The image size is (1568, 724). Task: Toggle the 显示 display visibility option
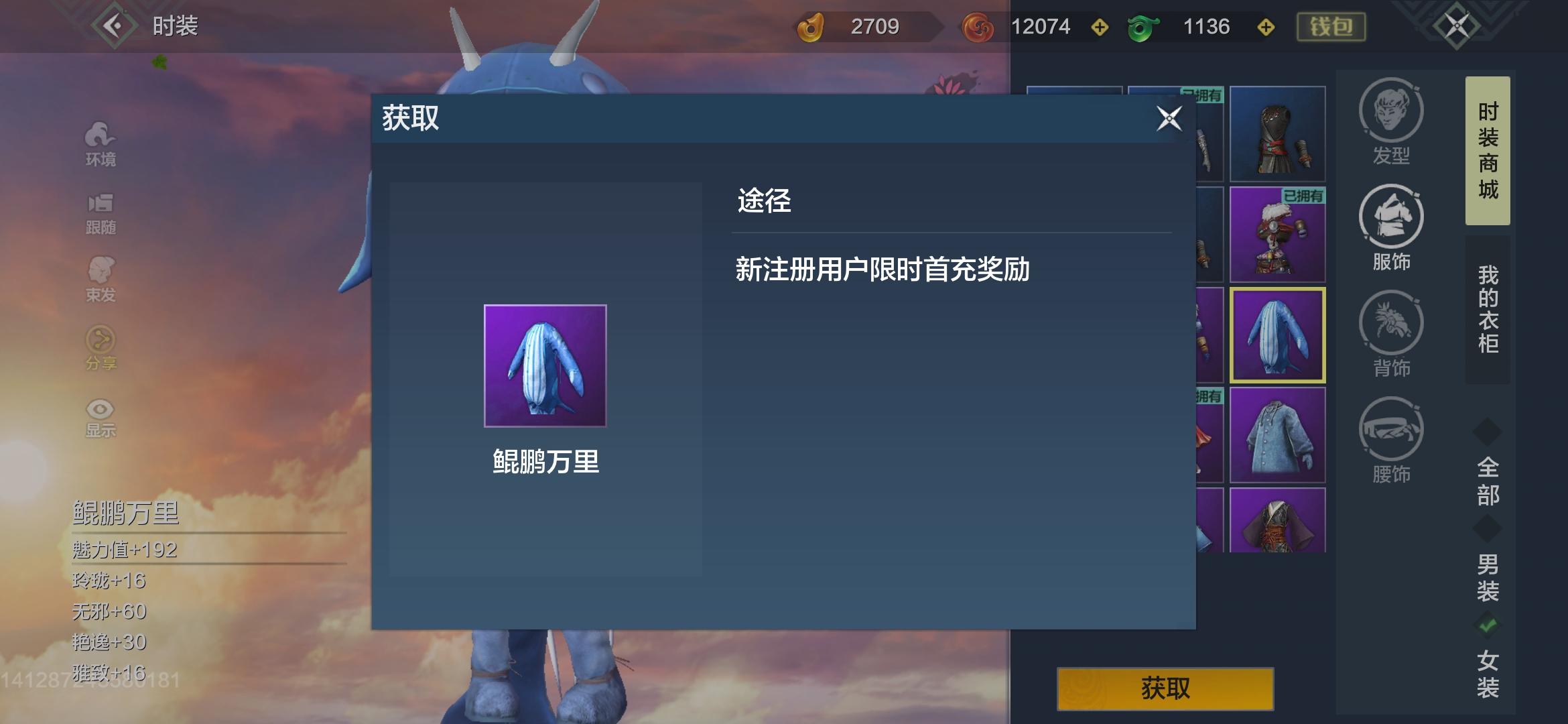(x=99, y=411)
